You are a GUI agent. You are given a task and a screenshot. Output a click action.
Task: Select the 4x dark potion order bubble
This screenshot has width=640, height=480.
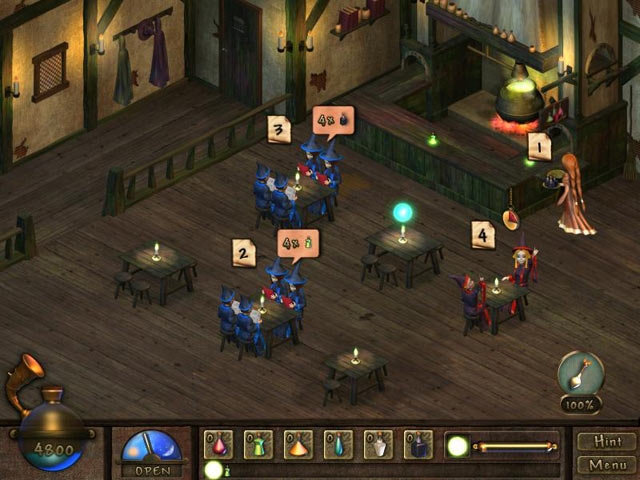coord(332,121)
